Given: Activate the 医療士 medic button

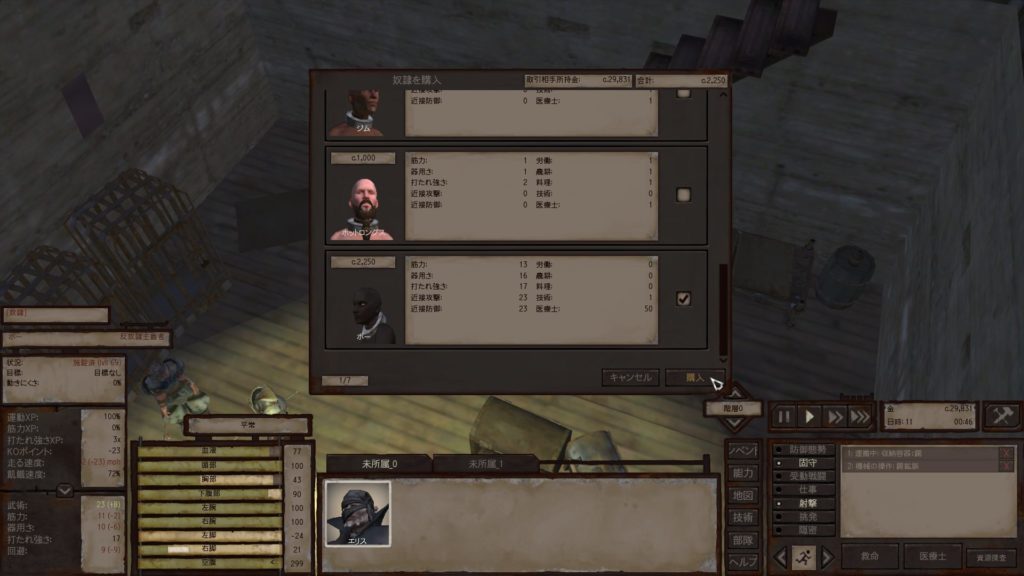Looking at the screenshot, I should coord(932,557).
